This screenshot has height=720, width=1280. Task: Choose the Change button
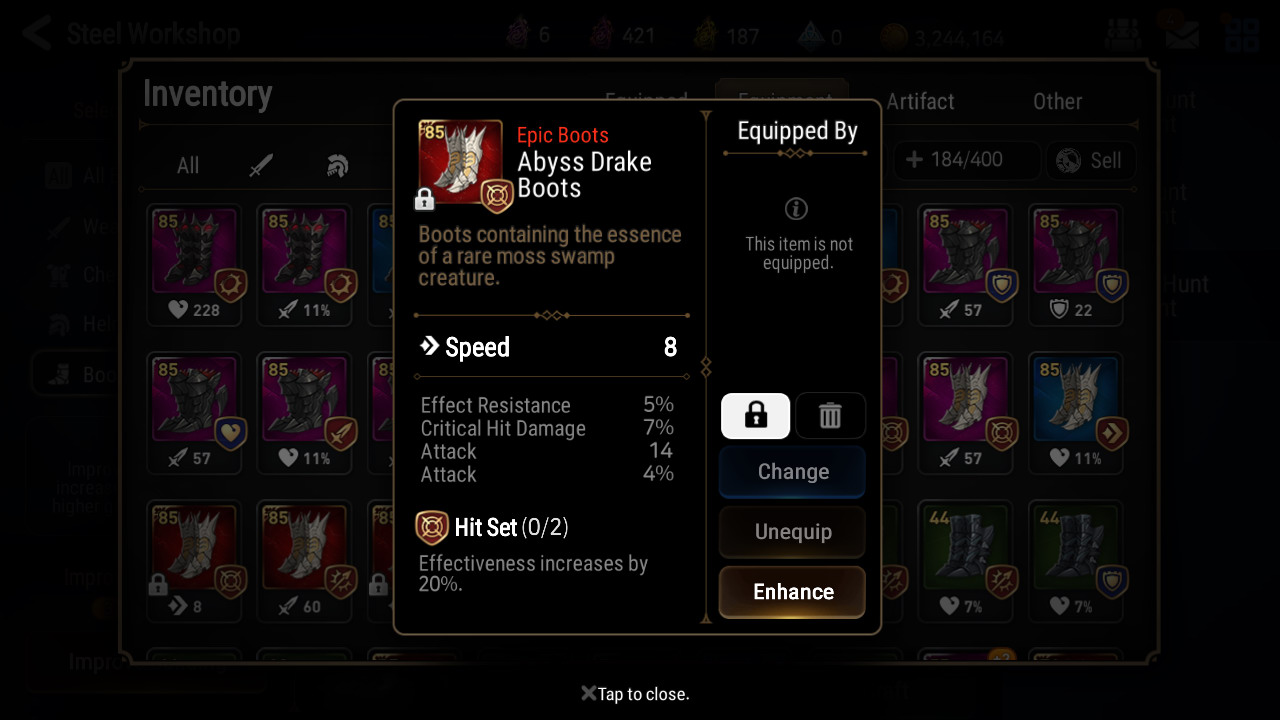click(x=792, y=472)
